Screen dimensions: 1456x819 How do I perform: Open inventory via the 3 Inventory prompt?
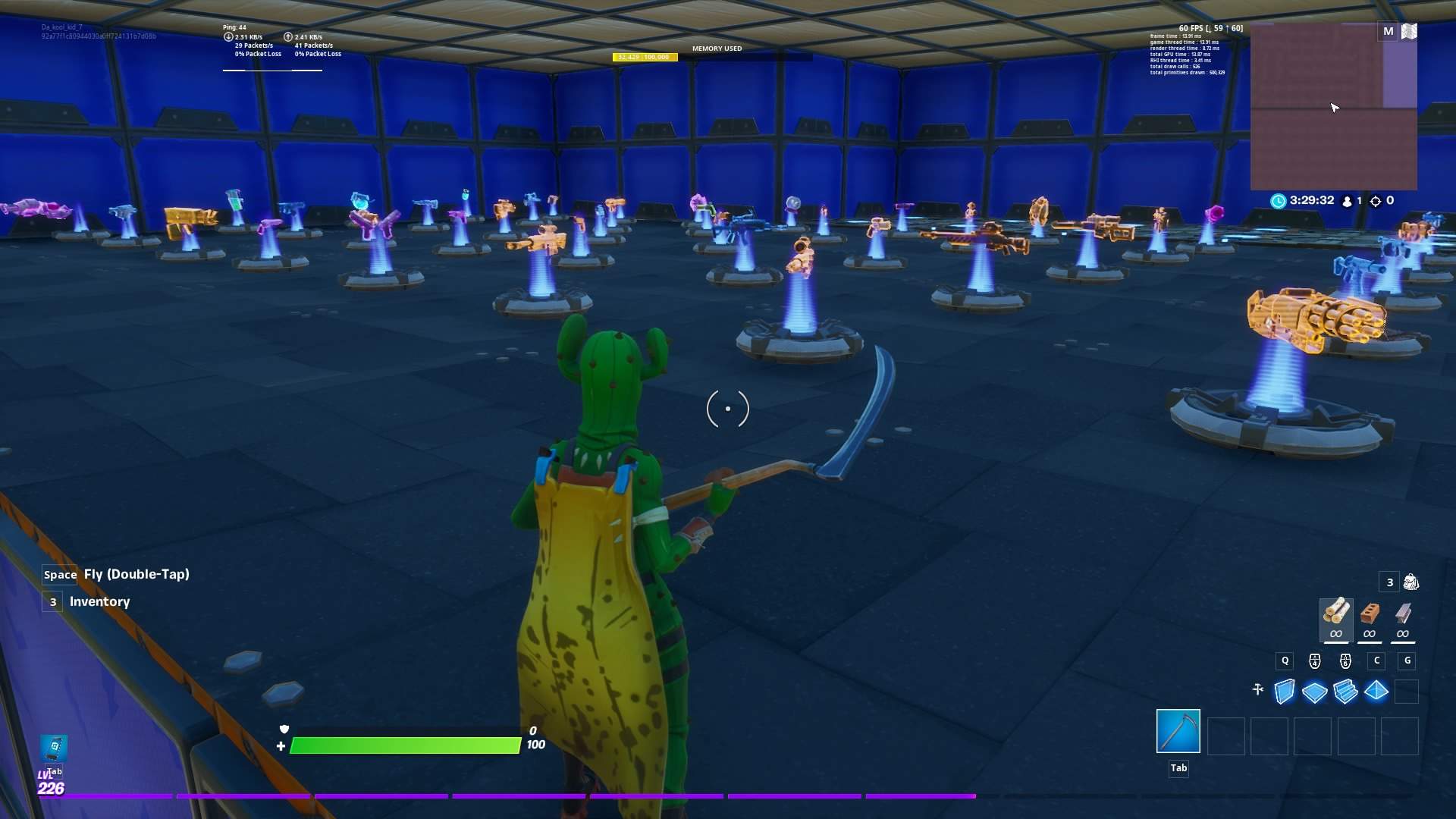[x=86, y=601]
